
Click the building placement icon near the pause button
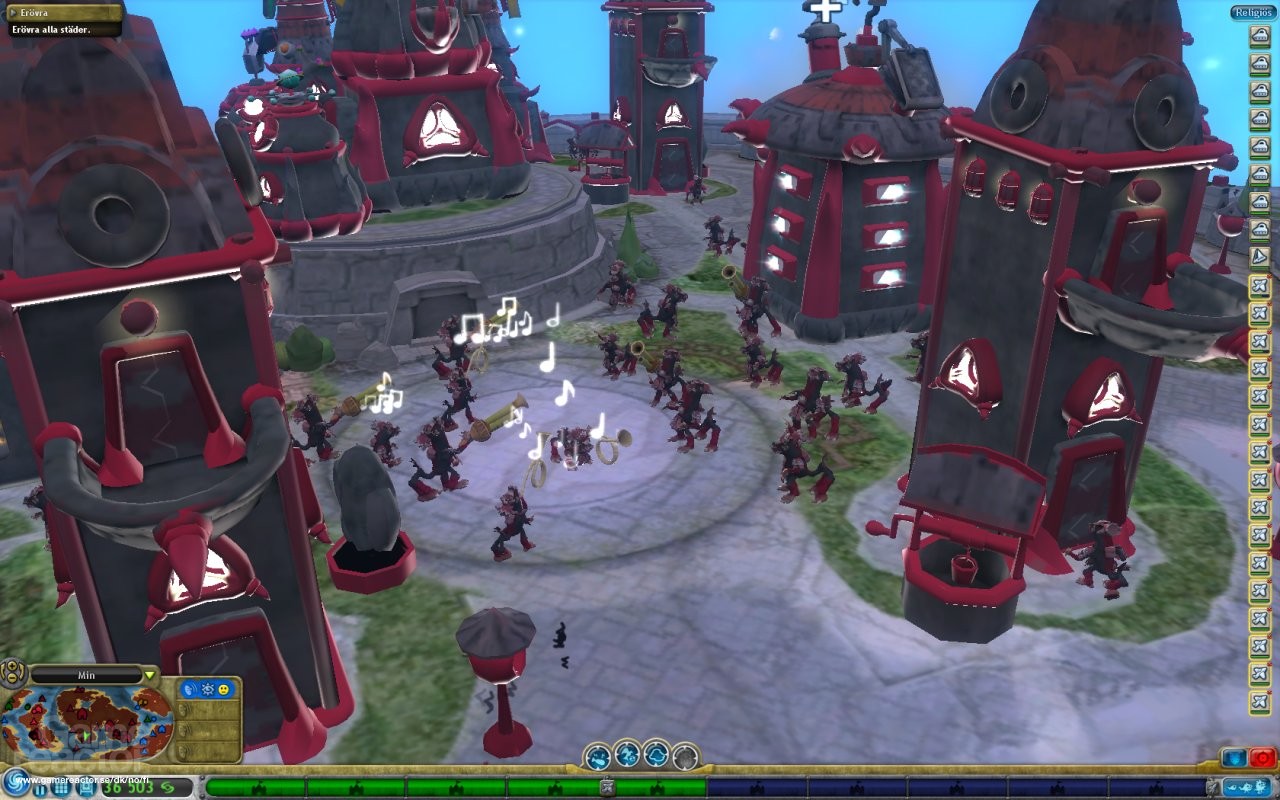point(85,789)
